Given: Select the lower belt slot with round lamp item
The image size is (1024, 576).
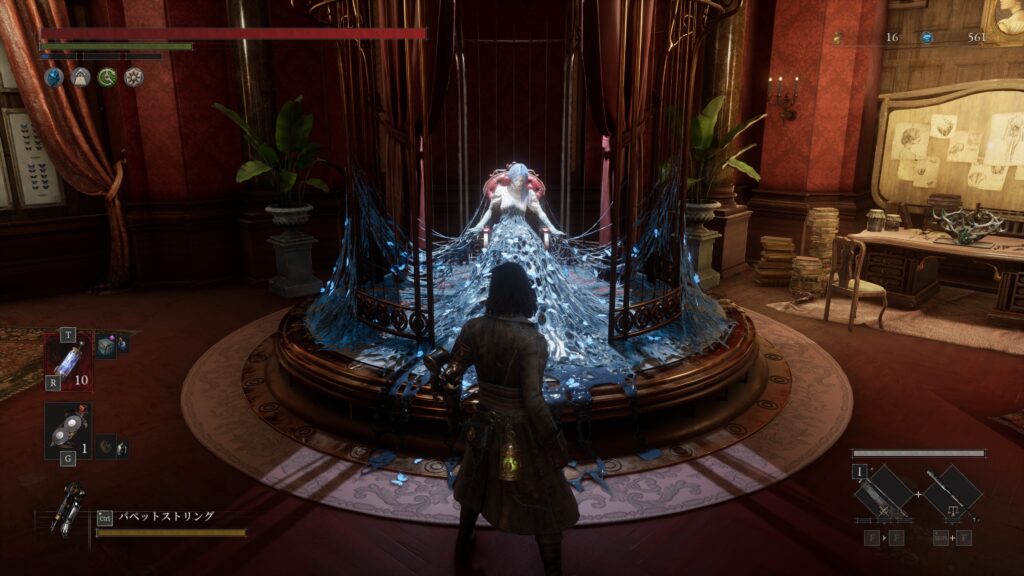Looking at the screenshot, I should 67,430.
